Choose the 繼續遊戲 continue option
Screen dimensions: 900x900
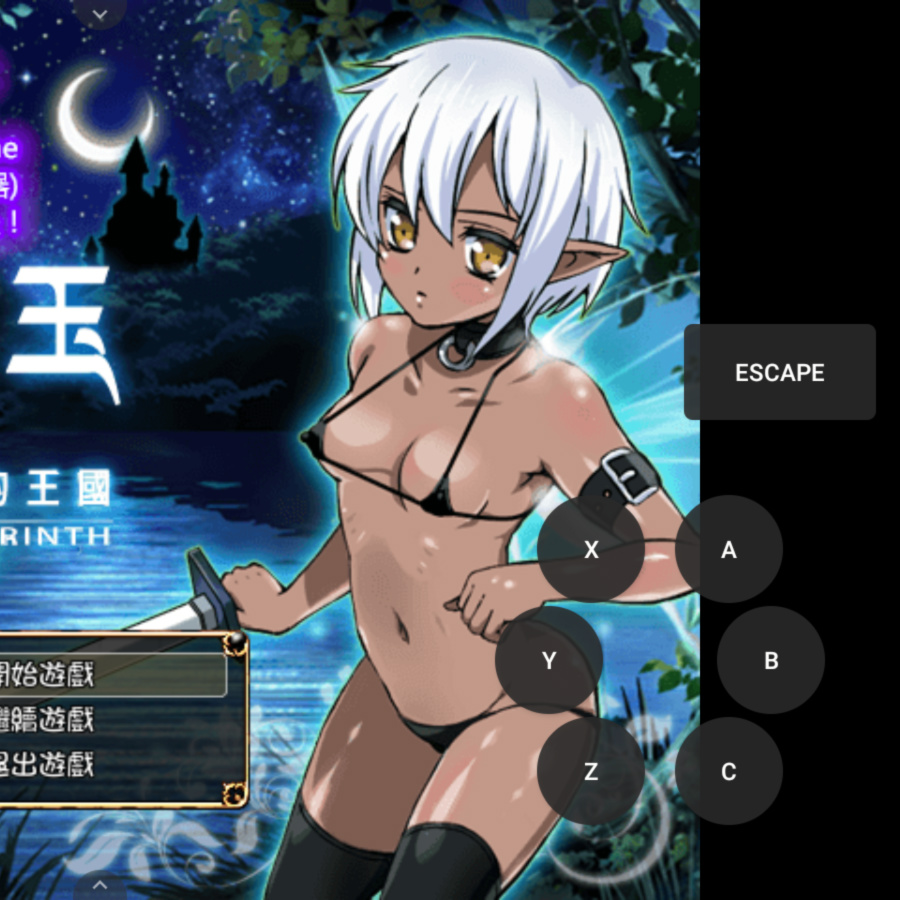[x=60, y=720]
